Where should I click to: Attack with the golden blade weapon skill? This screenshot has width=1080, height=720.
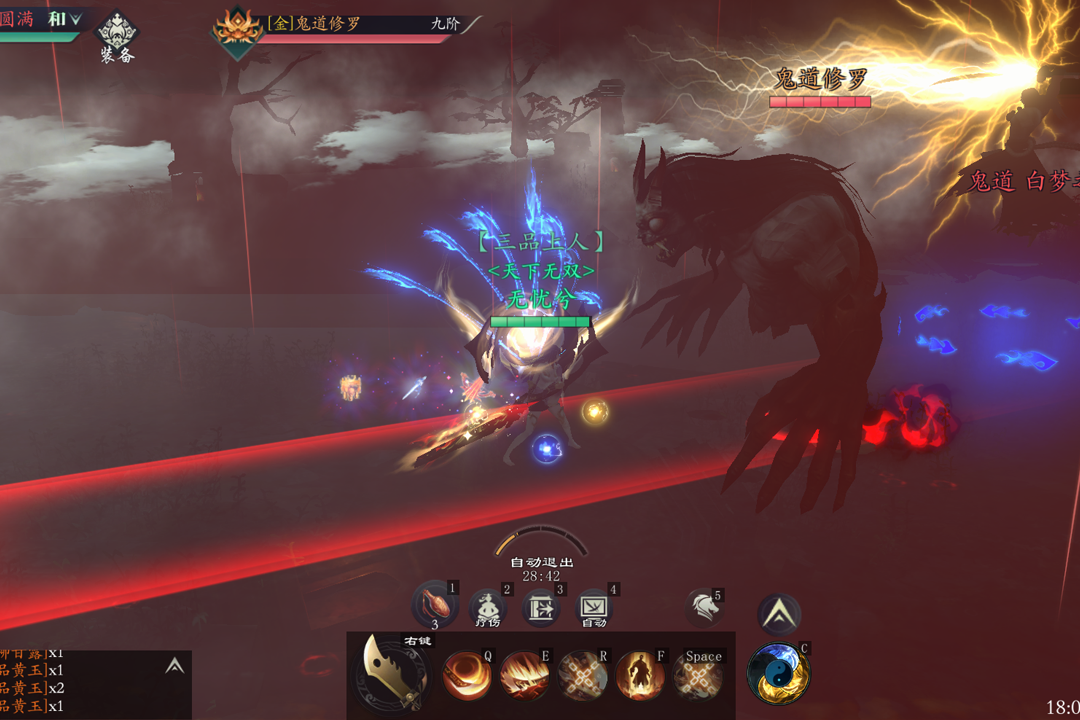pos(394,672)
